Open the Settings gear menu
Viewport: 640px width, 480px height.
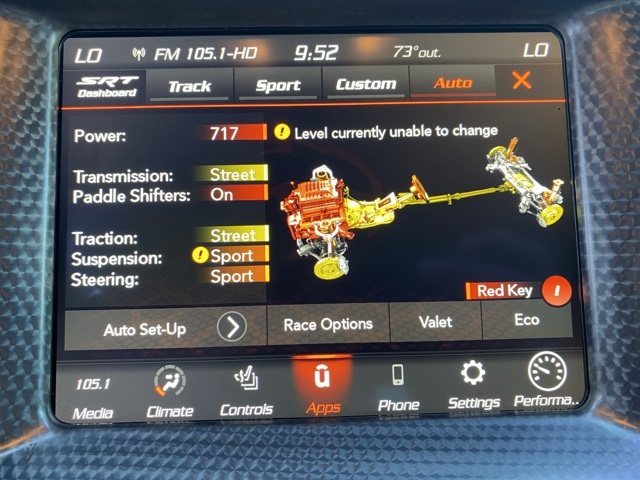click(x=473, y=385)
